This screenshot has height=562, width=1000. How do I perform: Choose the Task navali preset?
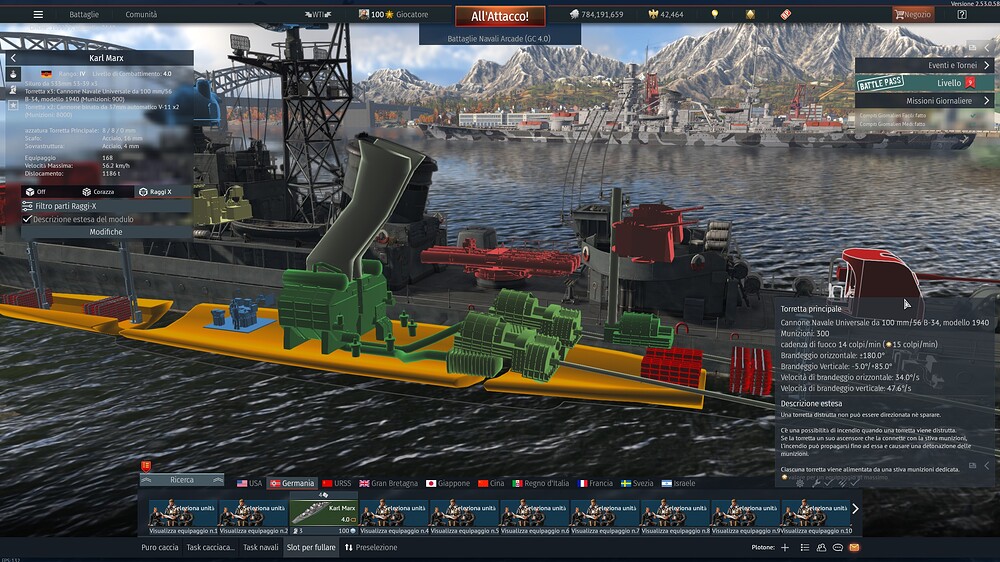tap(261, 548)
